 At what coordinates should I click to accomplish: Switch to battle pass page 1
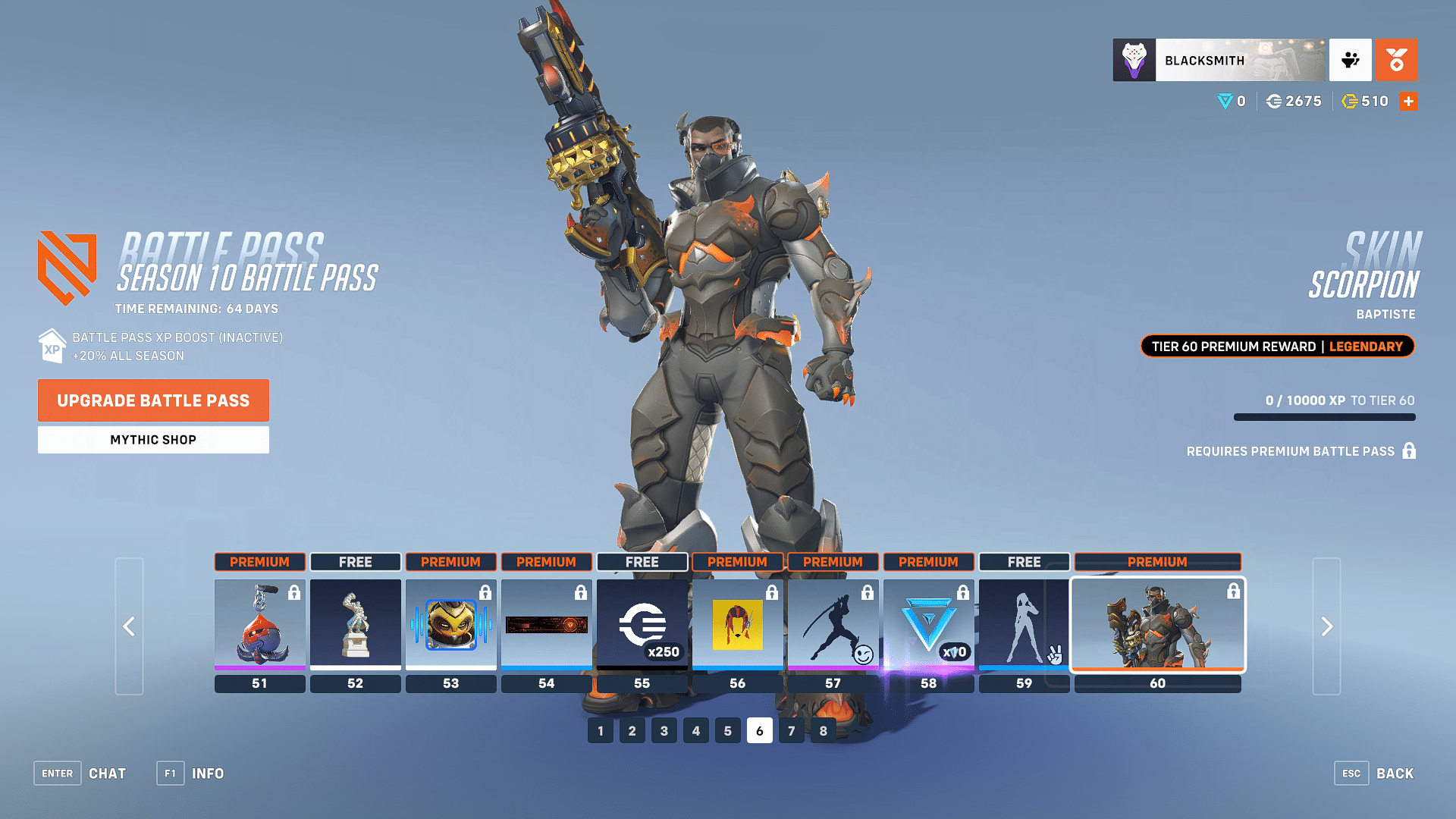600,730
